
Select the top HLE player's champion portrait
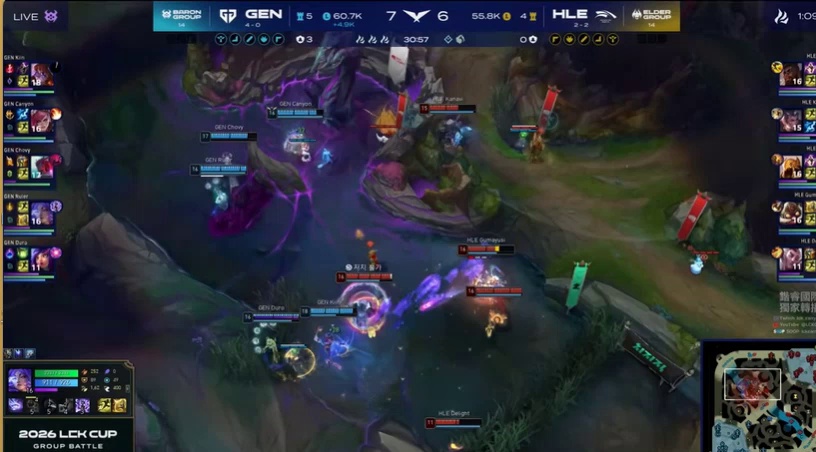tap(792, 76)
